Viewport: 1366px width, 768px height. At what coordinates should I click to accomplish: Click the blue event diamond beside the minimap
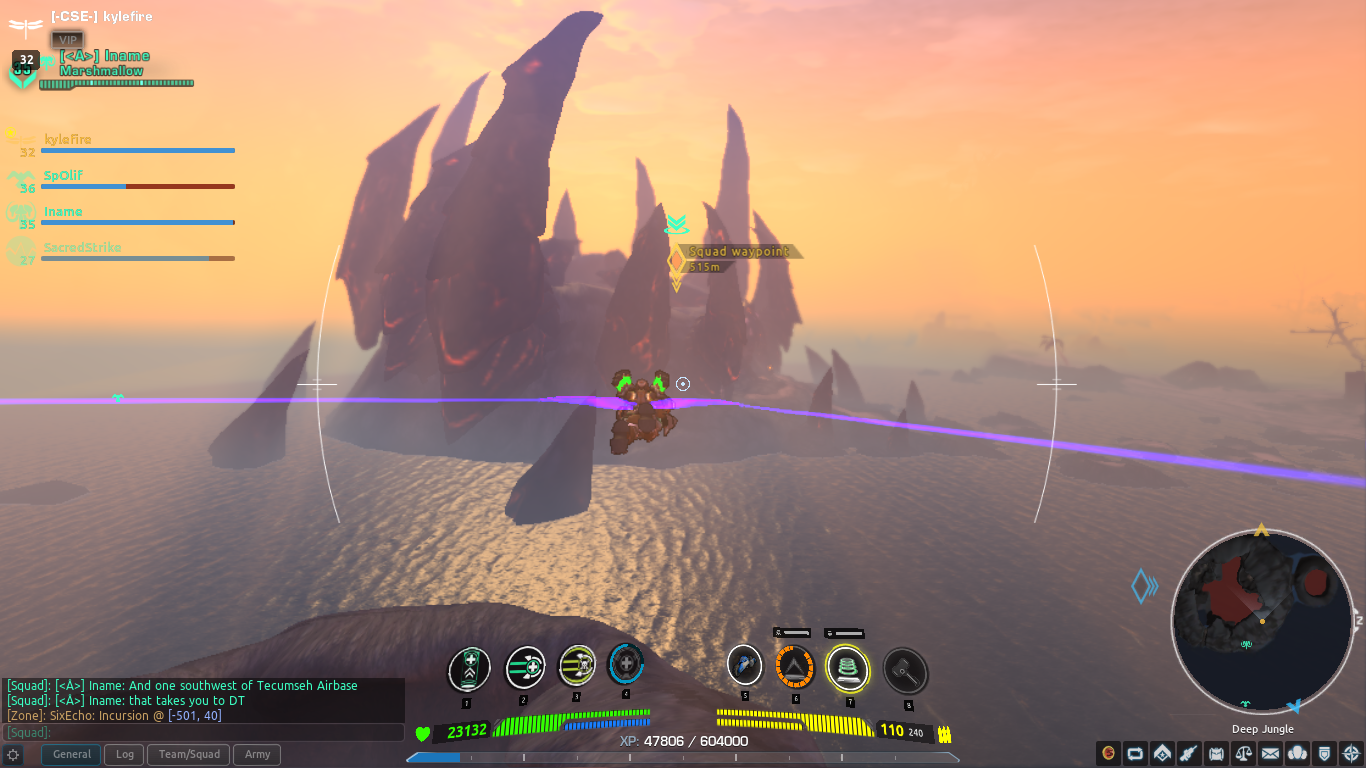click(x=1143, y=588)
